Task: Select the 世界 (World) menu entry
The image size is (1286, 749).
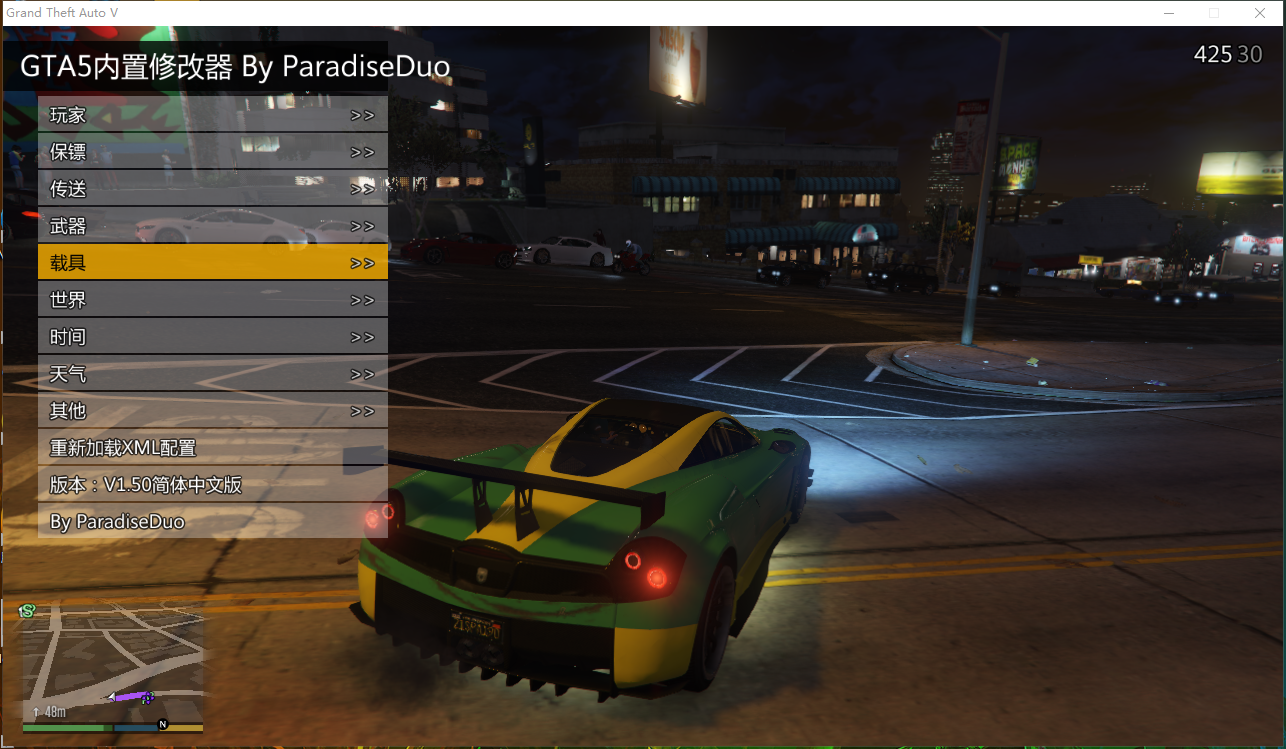Action: pos(212,300)
